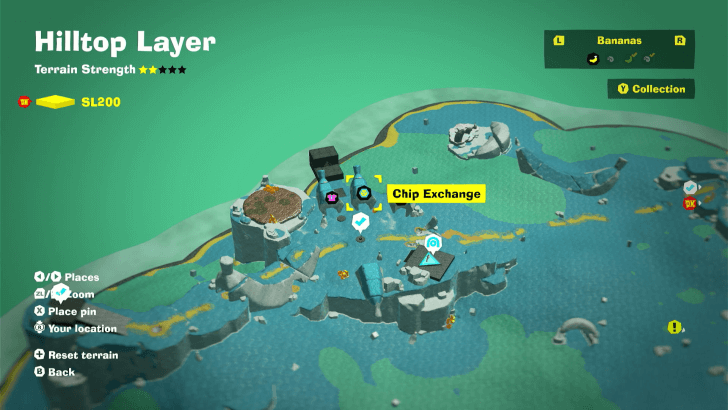Go back from the map
Viewport: 728px width, 410px height.
(61, 372)
